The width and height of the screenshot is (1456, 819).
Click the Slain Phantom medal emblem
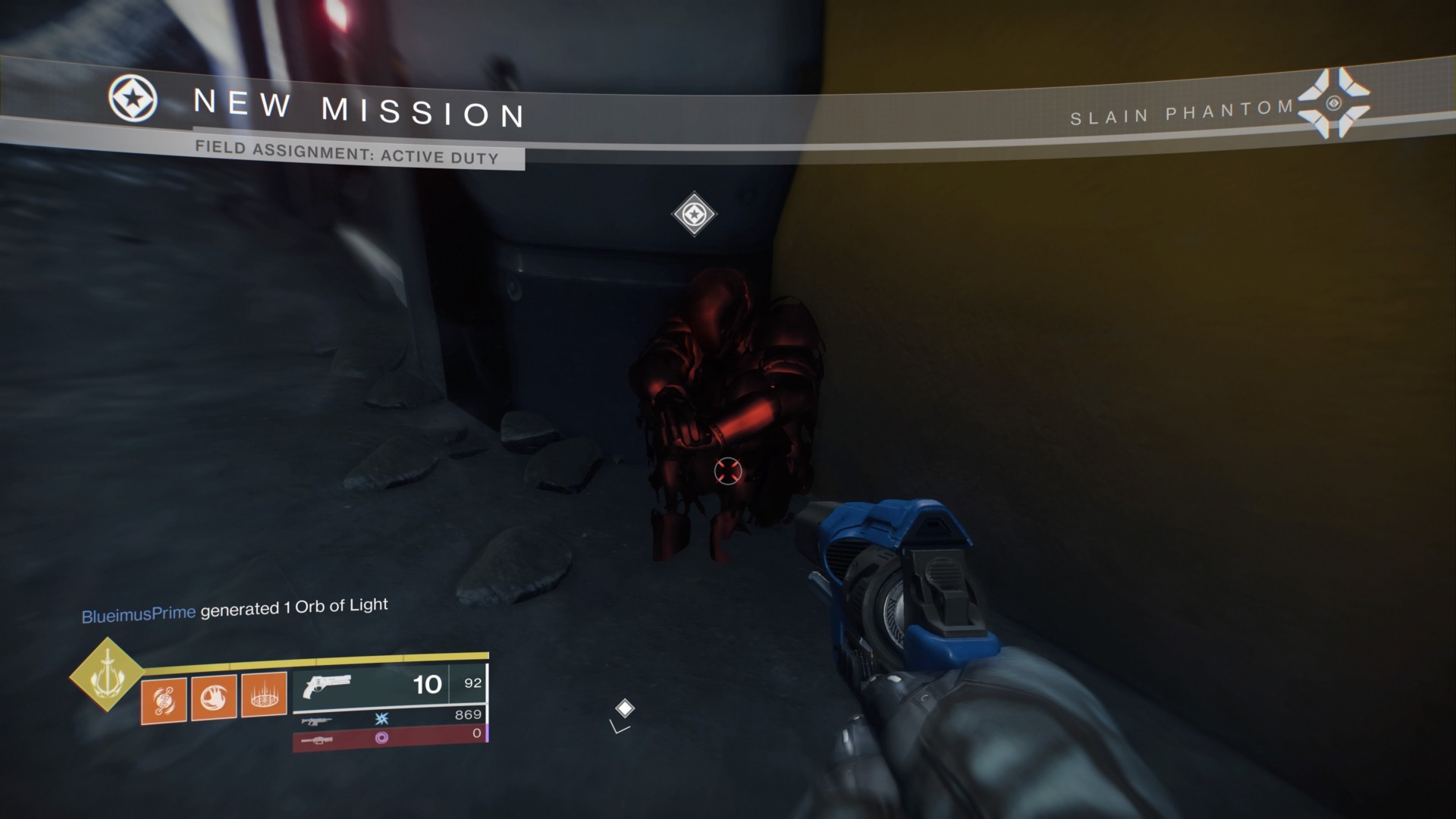point(1333,103)
